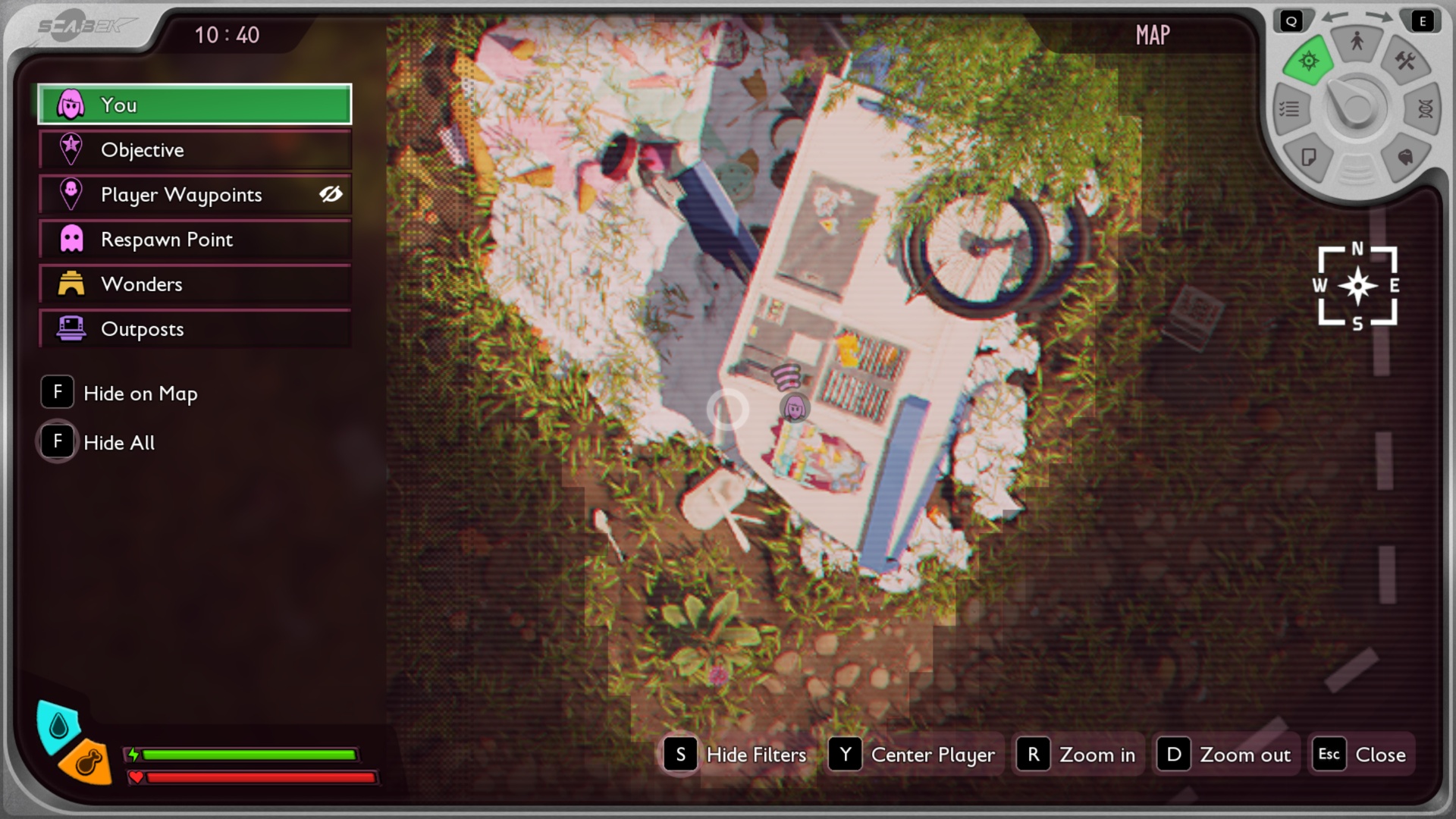The width and height of the screenshot is (1456, 819).
Task: Pick the Respawn Point filter
Action: [x=194, y=240]
